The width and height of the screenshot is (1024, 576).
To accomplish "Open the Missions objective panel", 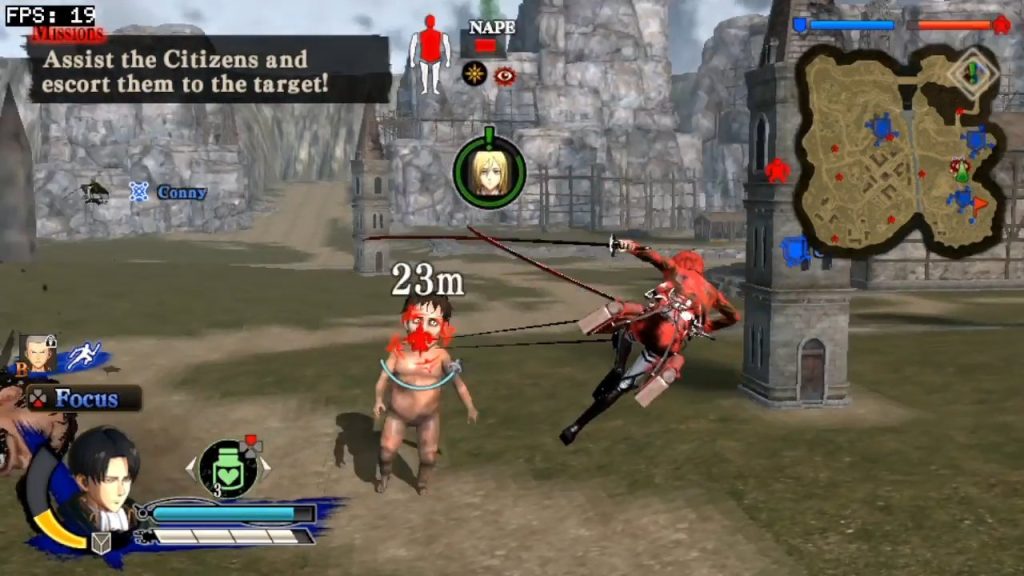I will pos(208,68).
